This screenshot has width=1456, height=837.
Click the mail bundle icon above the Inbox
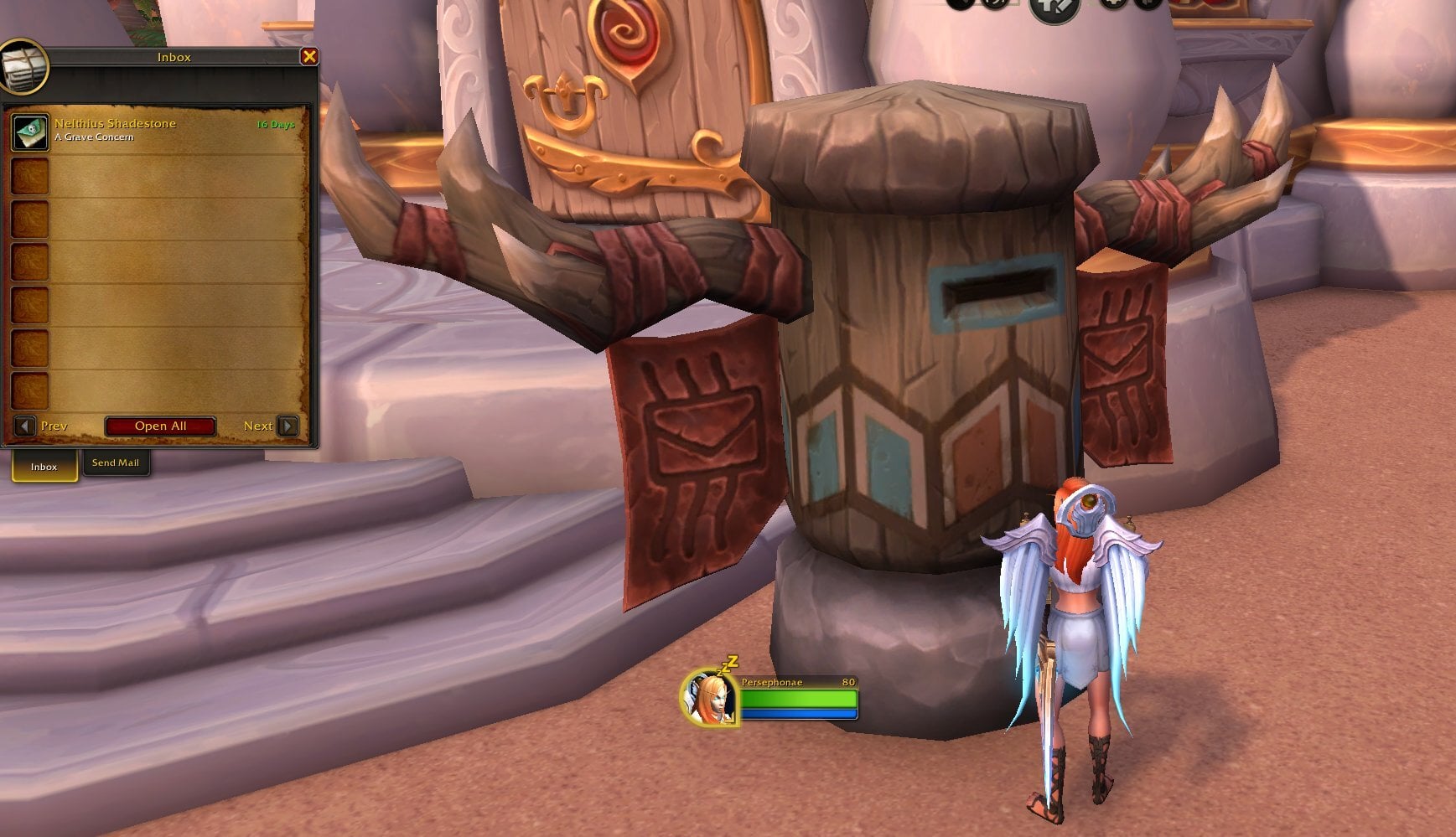(25, 67)
